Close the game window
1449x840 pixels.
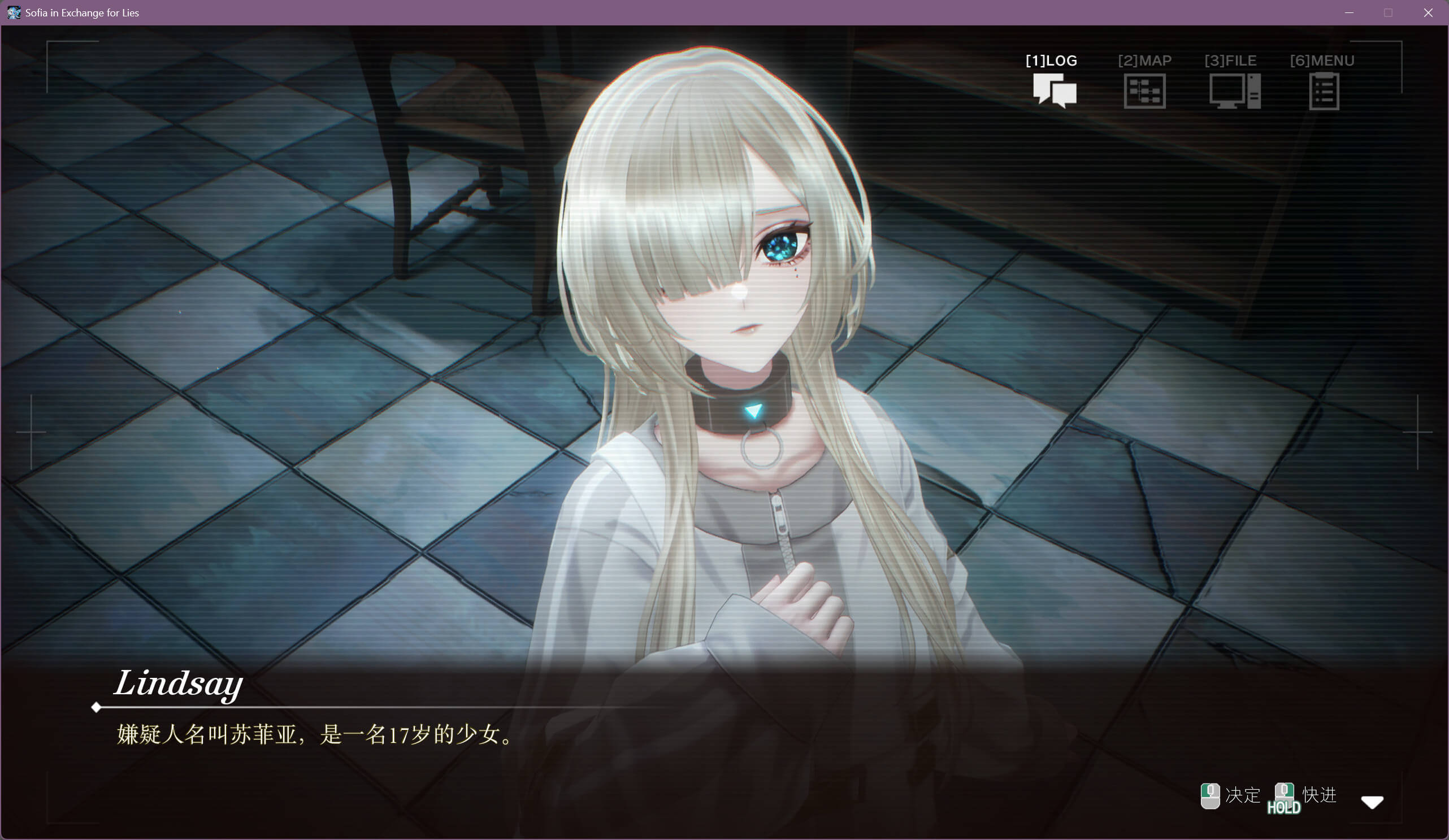click(x=1428, y=12)
